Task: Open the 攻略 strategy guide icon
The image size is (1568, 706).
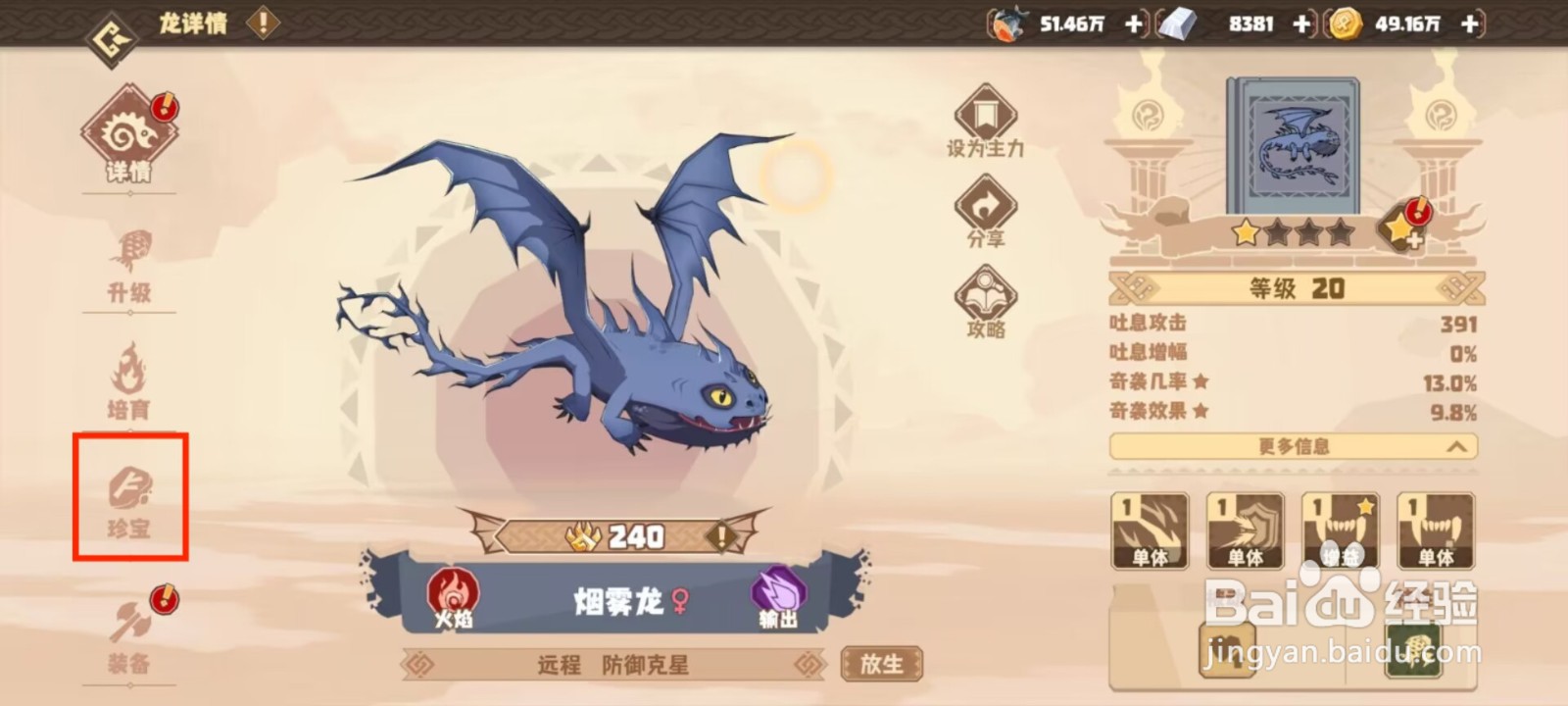Action: [984, 294]
